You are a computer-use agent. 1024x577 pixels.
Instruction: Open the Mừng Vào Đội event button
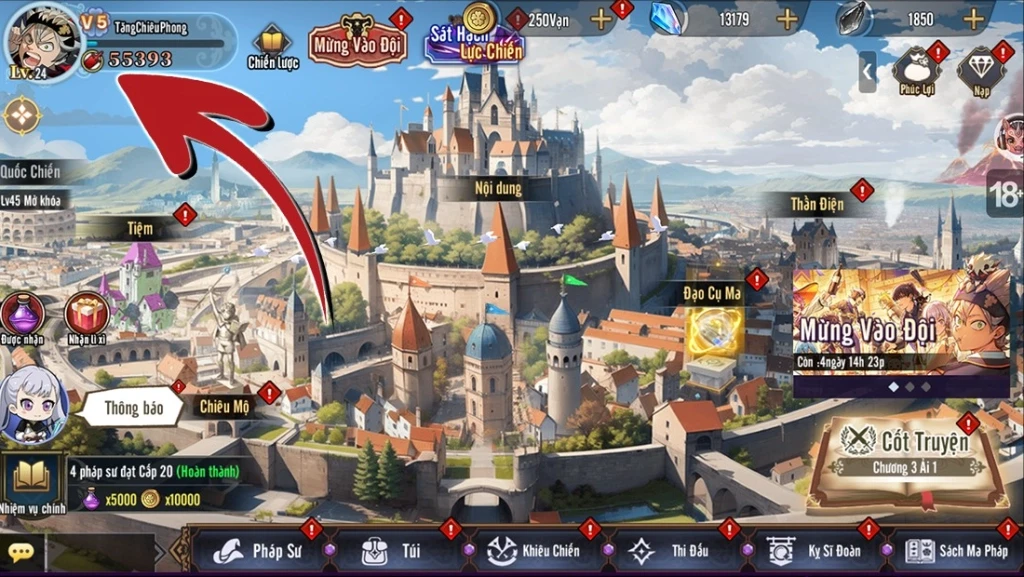click(357, 40)
